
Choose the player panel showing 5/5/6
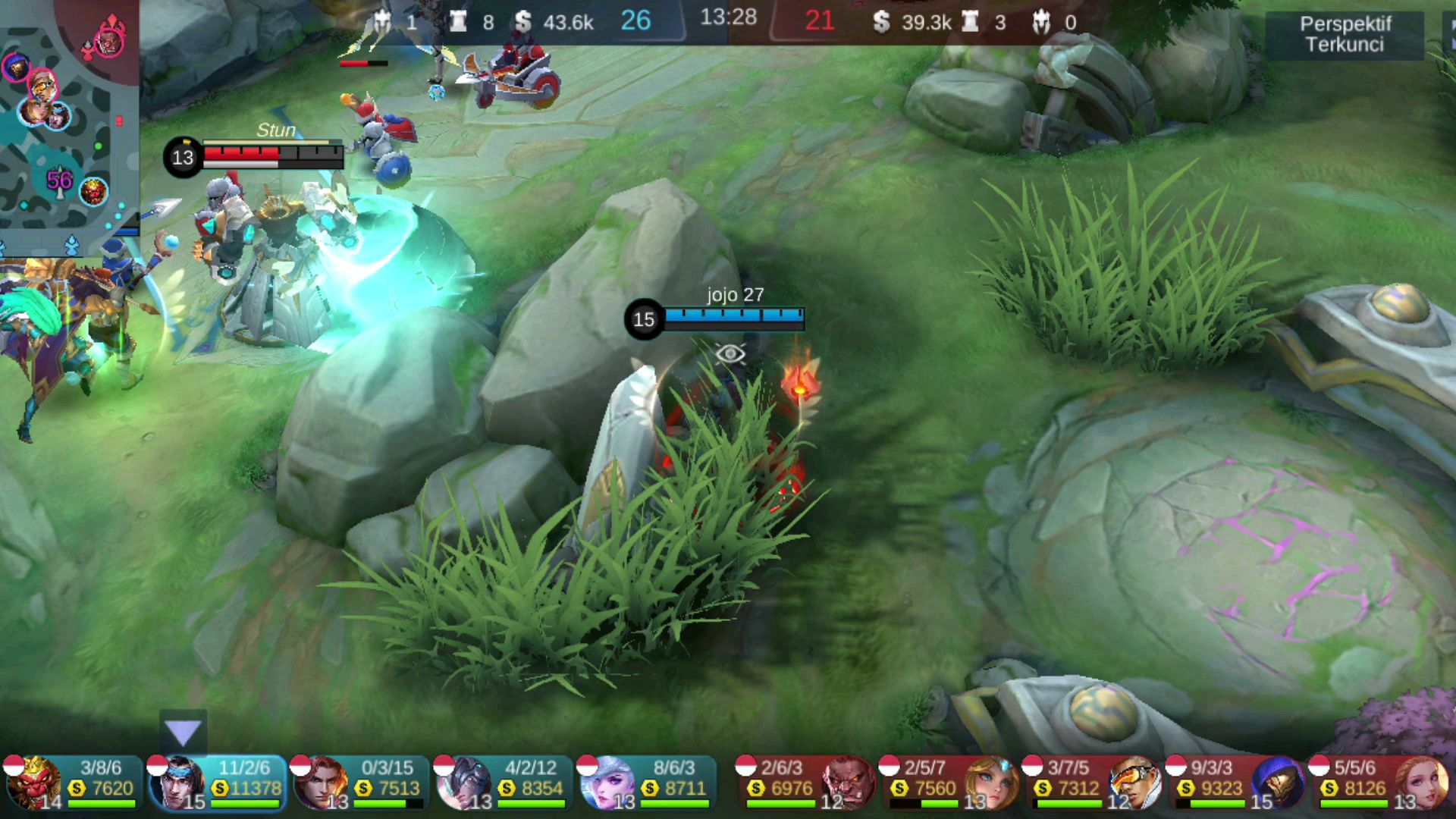(1380, 783)
